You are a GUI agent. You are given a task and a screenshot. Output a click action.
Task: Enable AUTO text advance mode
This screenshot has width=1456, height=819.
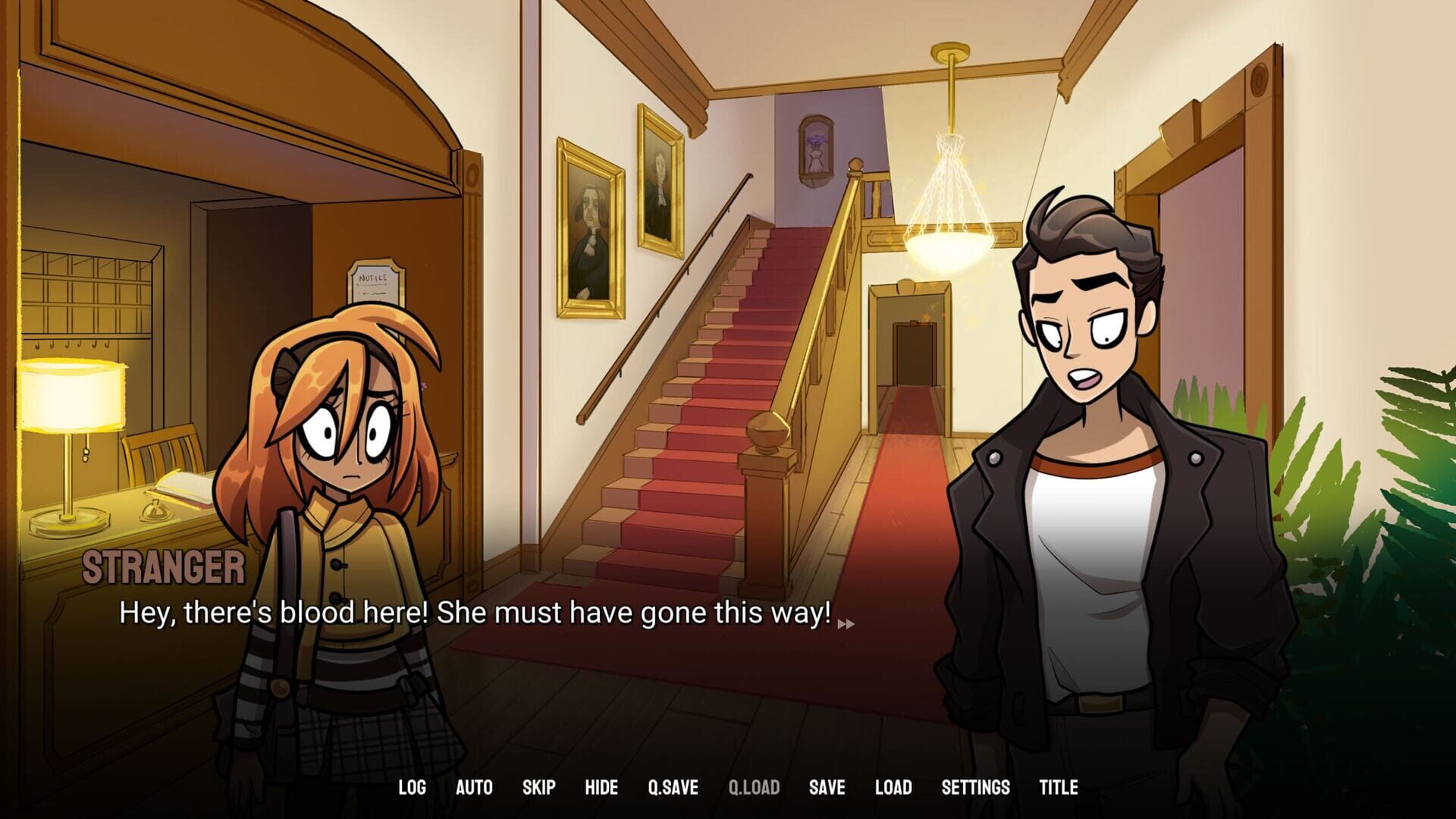pos(475,787)
